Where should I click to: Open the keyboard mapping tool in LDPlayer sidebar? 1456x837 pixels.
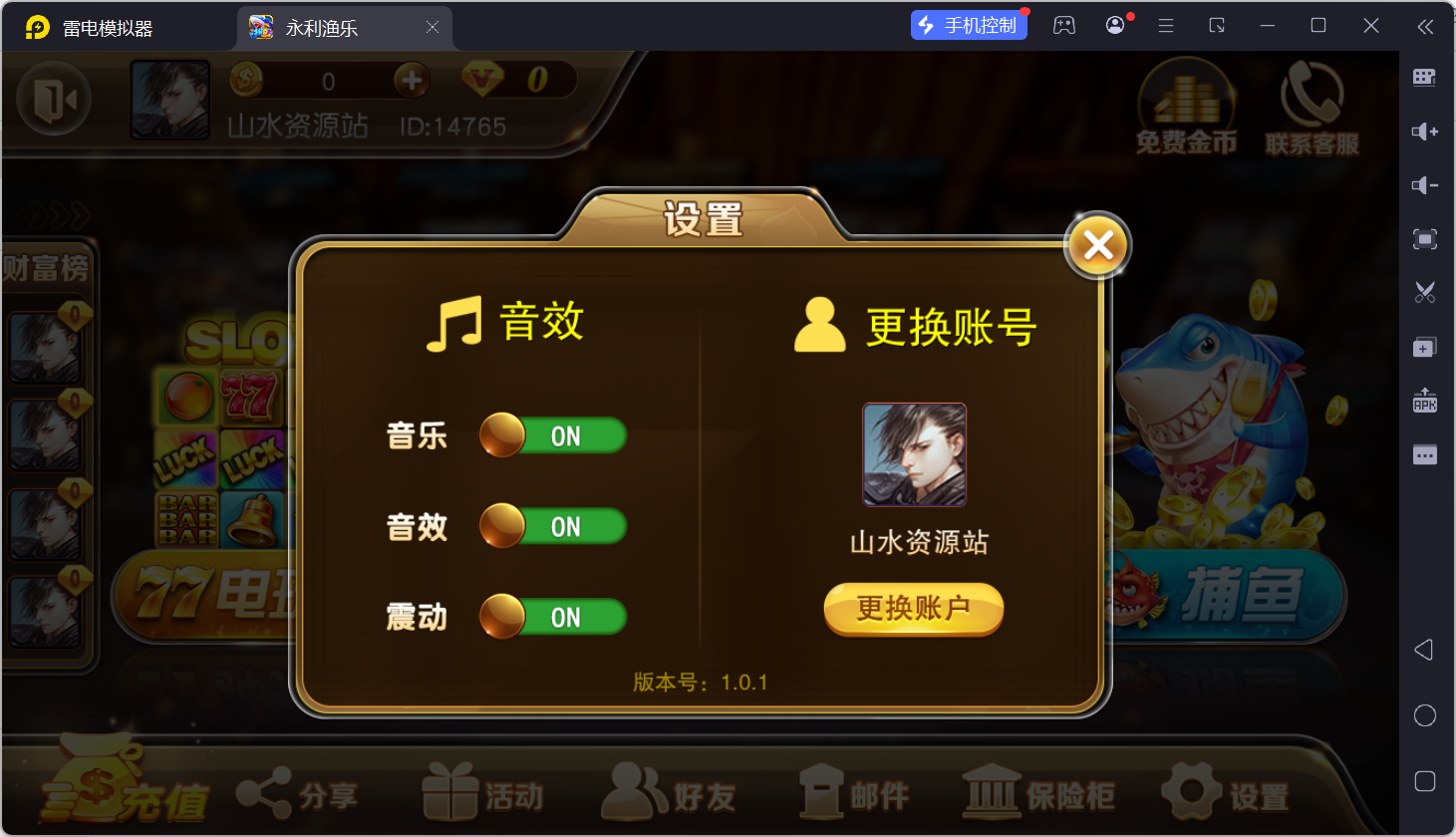click(1424, 77)
